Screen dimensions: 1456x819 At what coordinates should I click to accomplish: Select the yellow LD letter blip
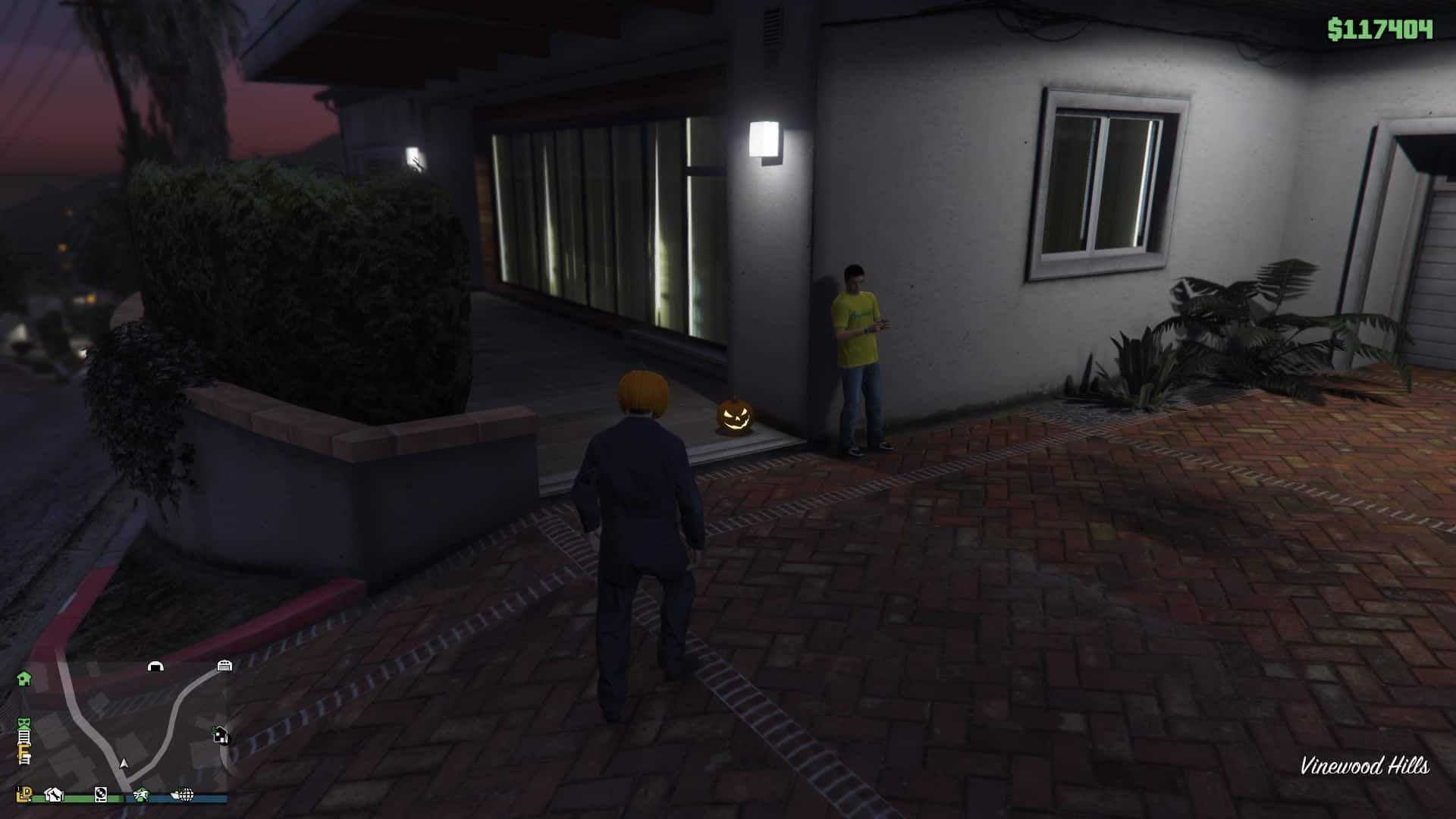[x=24, y=794]
